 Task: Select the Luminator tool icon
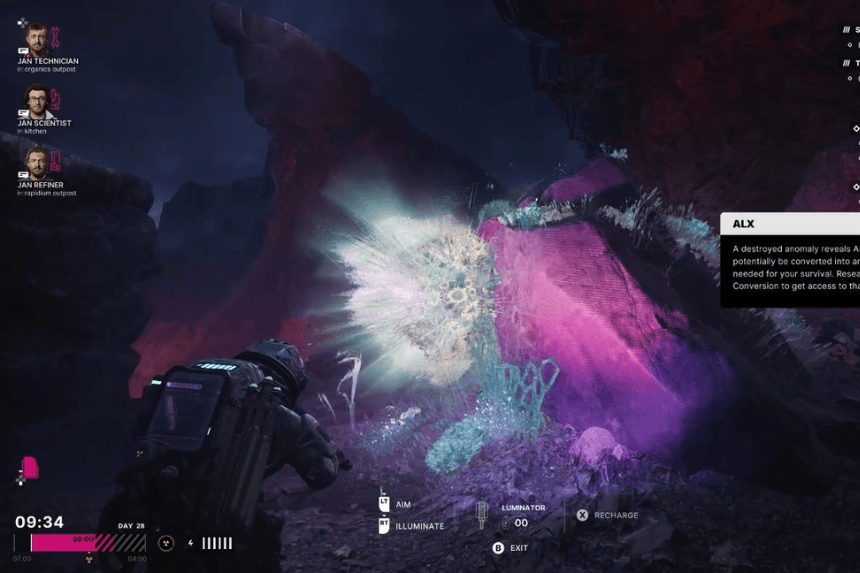[x=482, y=515]
